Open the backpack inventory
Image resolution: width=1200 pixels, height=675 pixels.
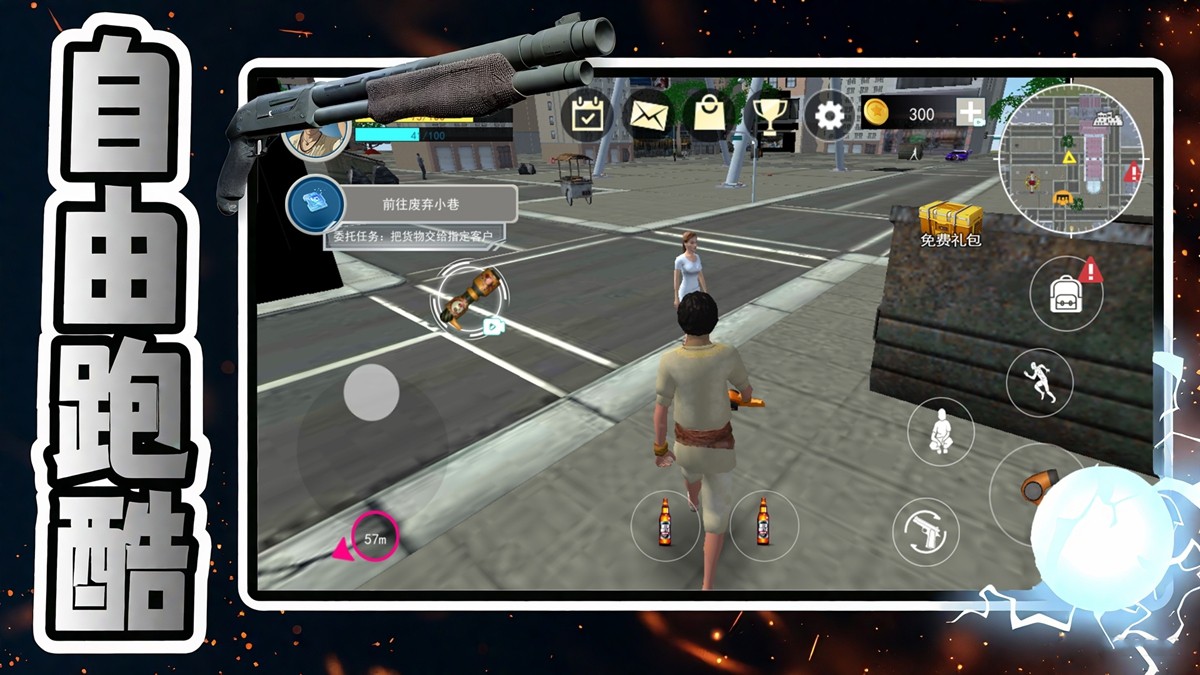point(1065,292)
